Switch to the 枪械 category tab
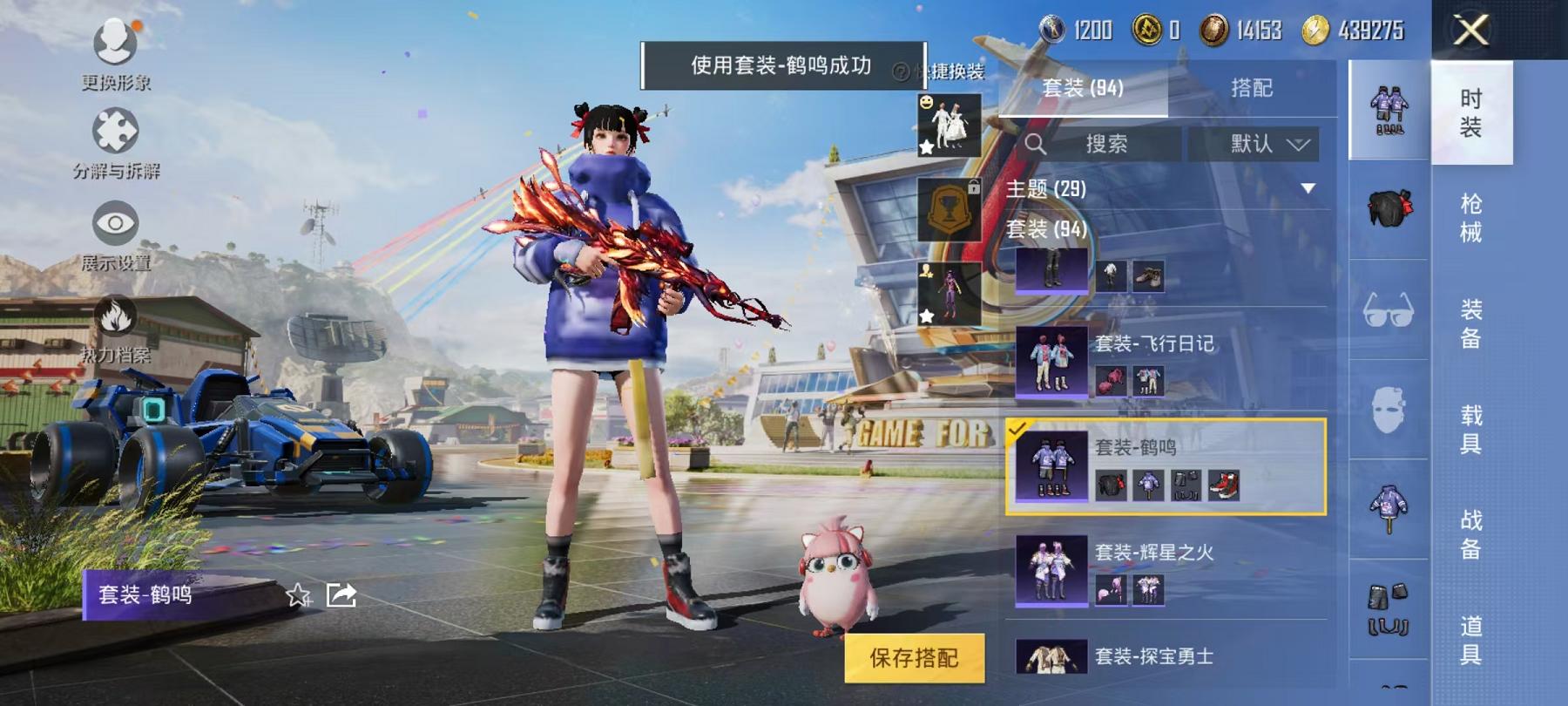Image resolution: width=1568 pixels, height=706 pixels. pos(1471,213)
